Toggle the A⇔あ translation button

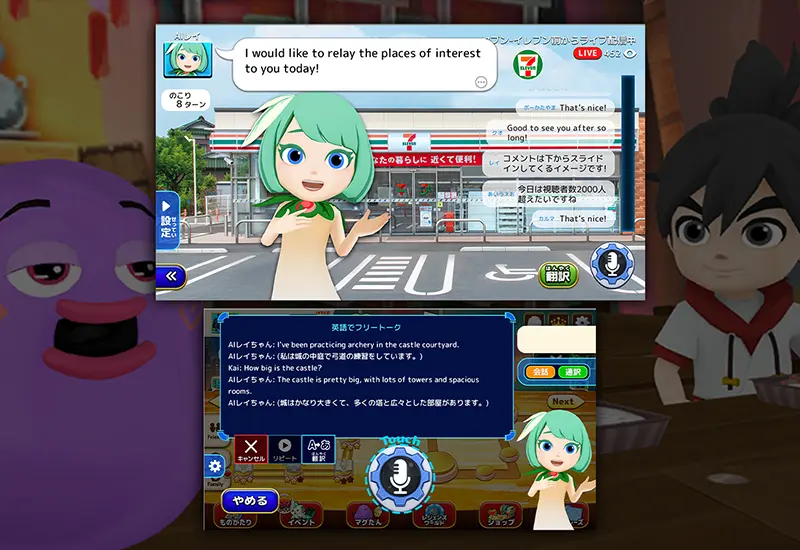pos(318,450)
